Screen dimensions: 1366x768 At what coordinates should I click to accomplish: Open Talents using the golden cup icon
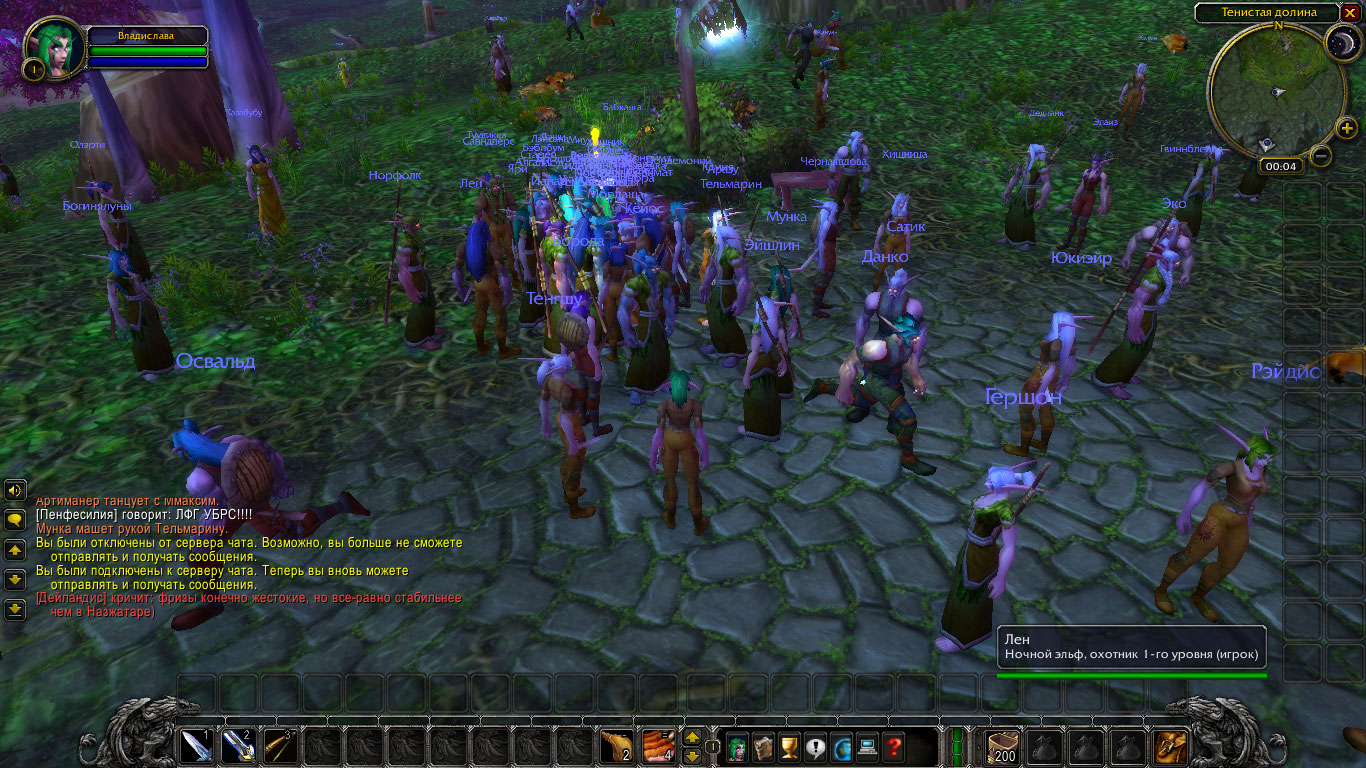point(787,746)
